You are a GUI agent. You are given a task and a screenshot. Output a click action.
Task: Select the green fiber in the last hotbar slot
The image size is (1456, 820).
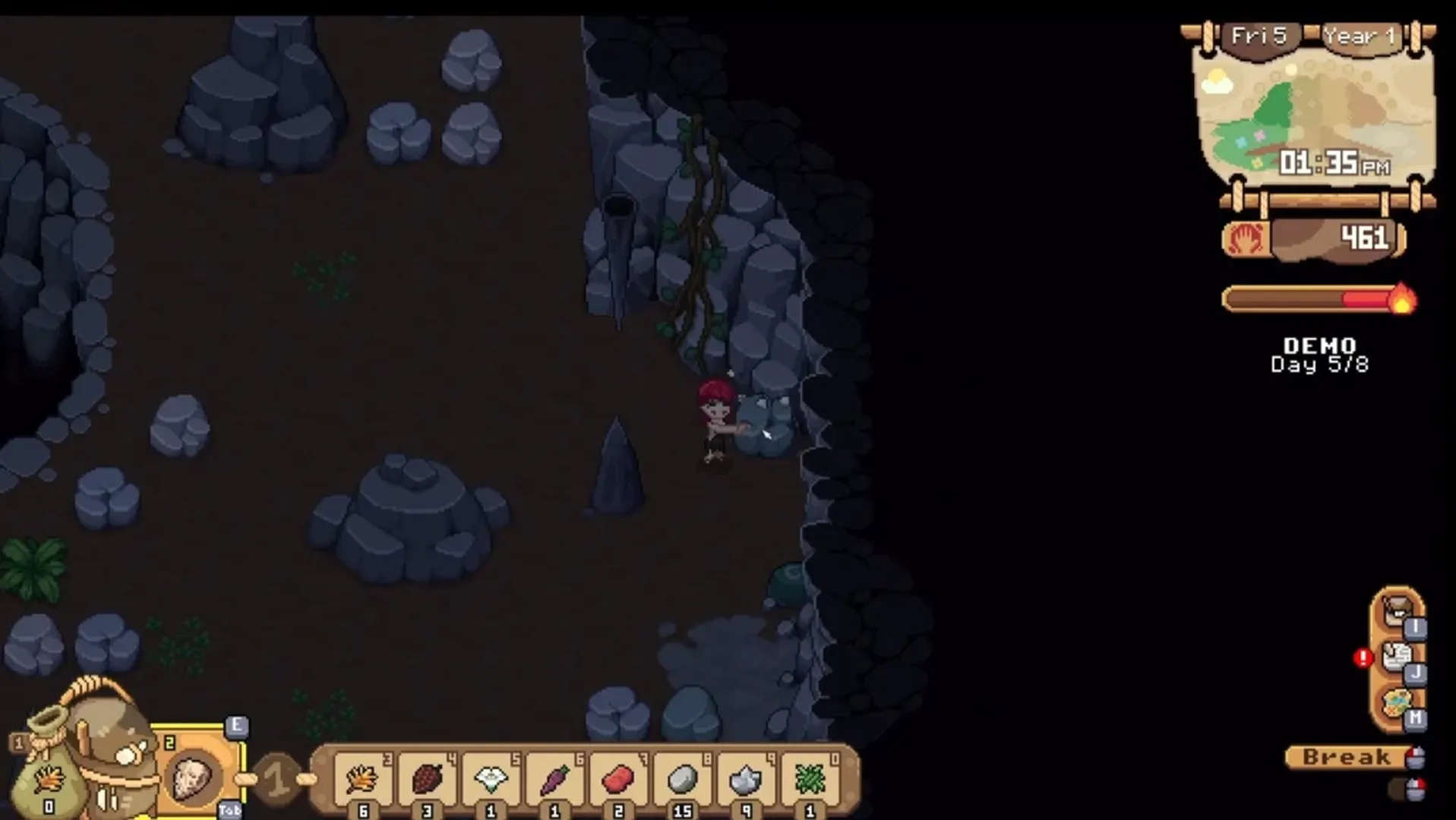(811, 778)
